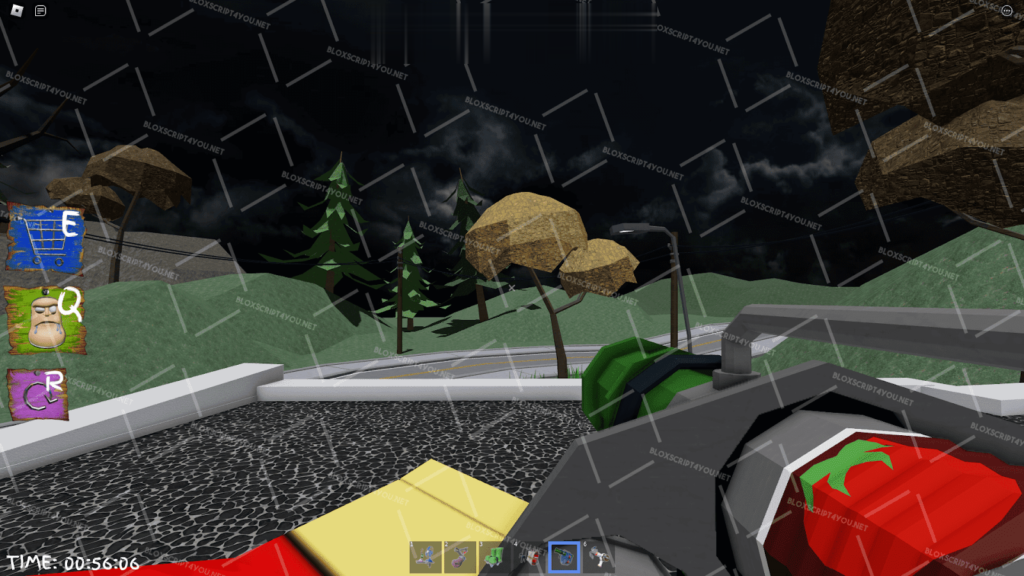The width and height of the screenshot is (1024, 576).
Task: Toggle the Roblox chat window
Action: [x=40, y=11]
